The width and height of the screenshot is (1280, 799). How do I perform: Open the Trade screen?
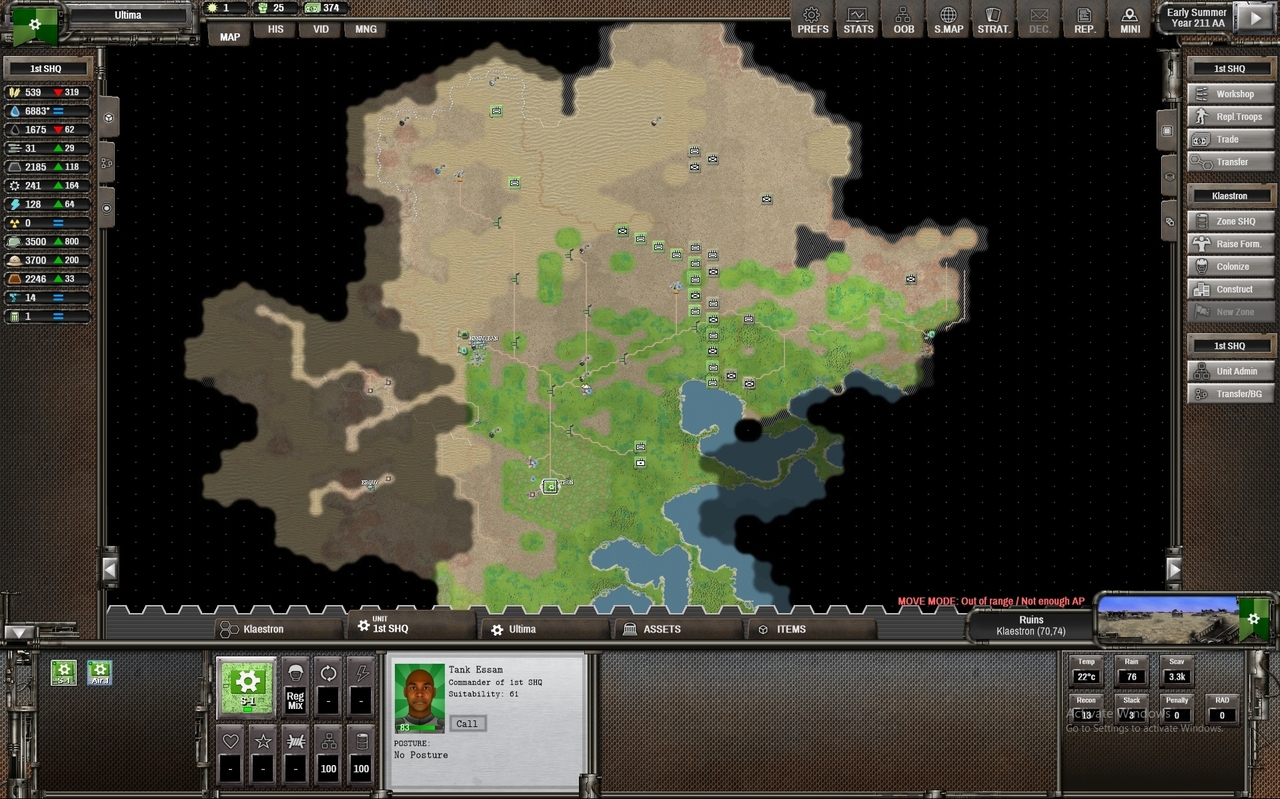tap(1231, 140)
